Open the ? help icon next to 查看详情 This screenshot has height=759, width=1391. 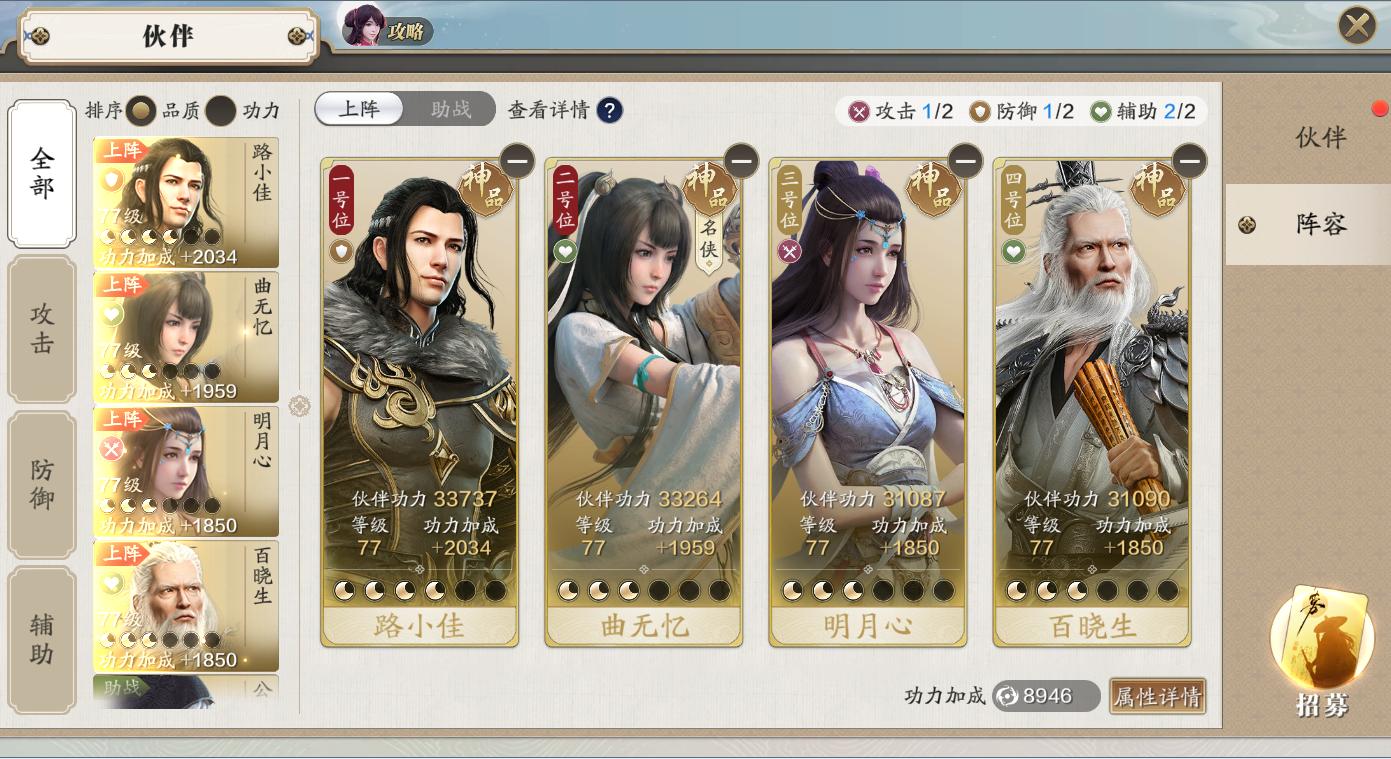click(610, 111)
